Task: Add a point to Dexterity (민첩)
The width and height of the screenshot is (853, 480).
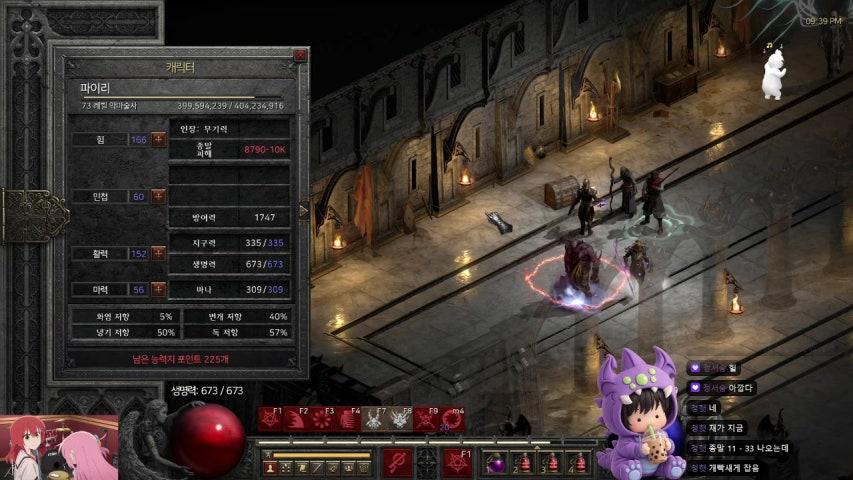Action: coord(159,196)
